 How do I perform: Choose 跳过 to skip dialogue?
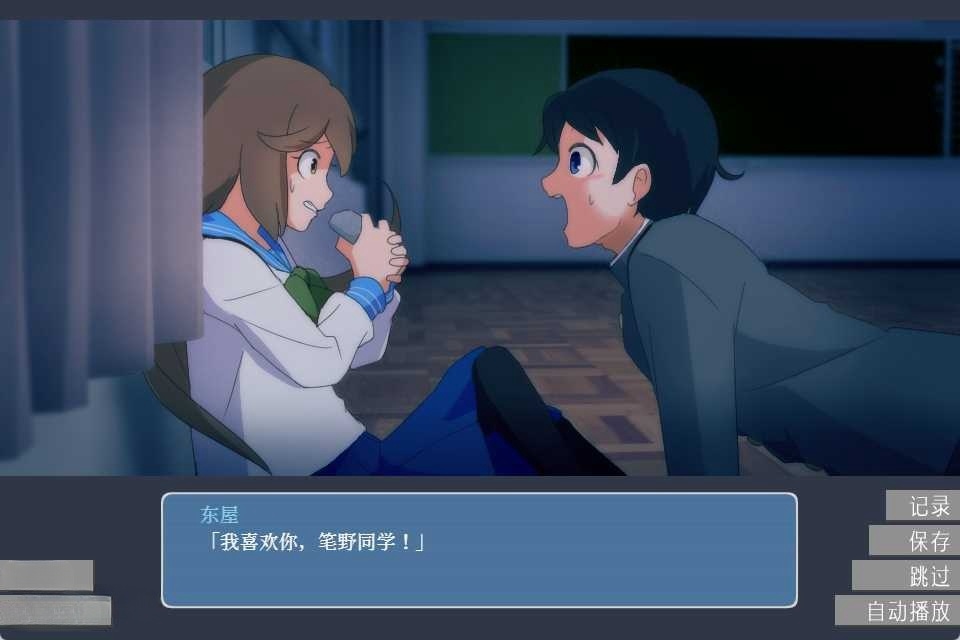(906, 576)
